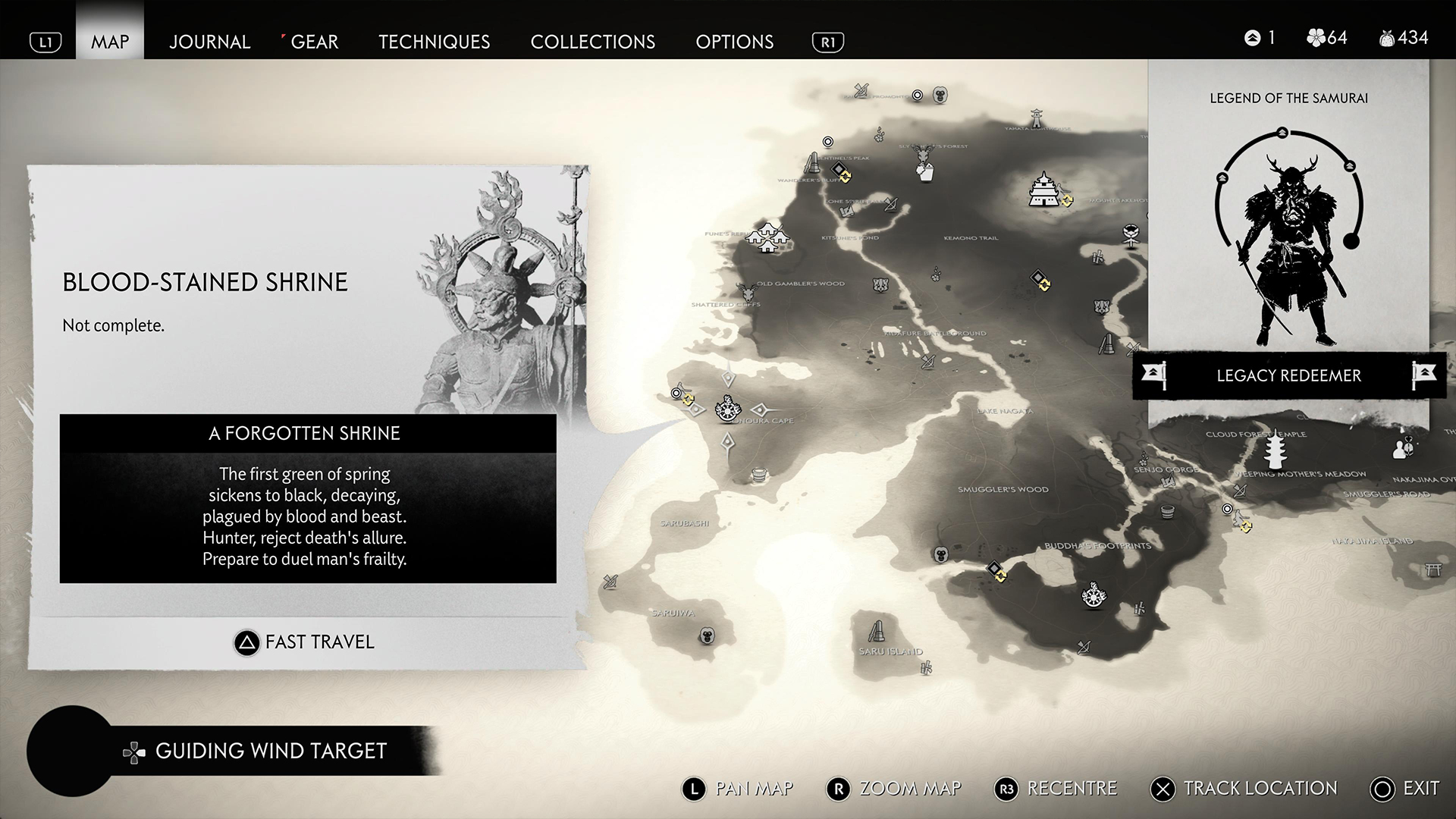The width and height of the screenshot is (1456, 819).
Task: Click the ornate crest icon near Onoura Cape
Action: point(728,409)
